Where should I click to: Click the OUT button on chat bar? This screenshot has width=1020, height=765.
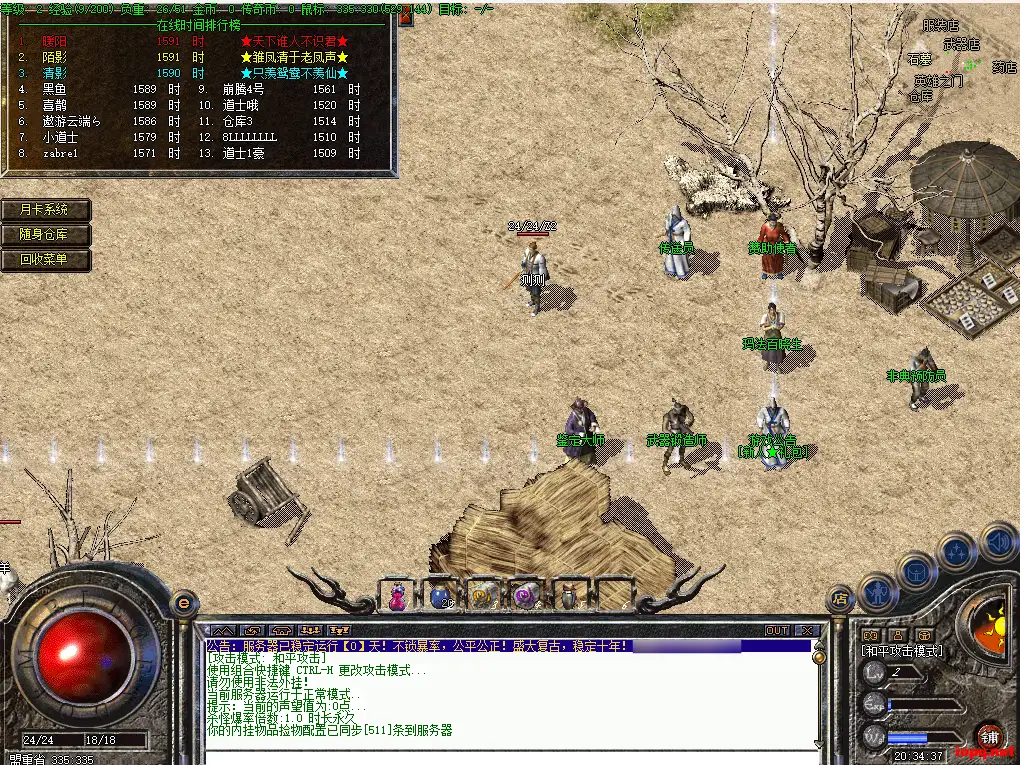point(777,631)
